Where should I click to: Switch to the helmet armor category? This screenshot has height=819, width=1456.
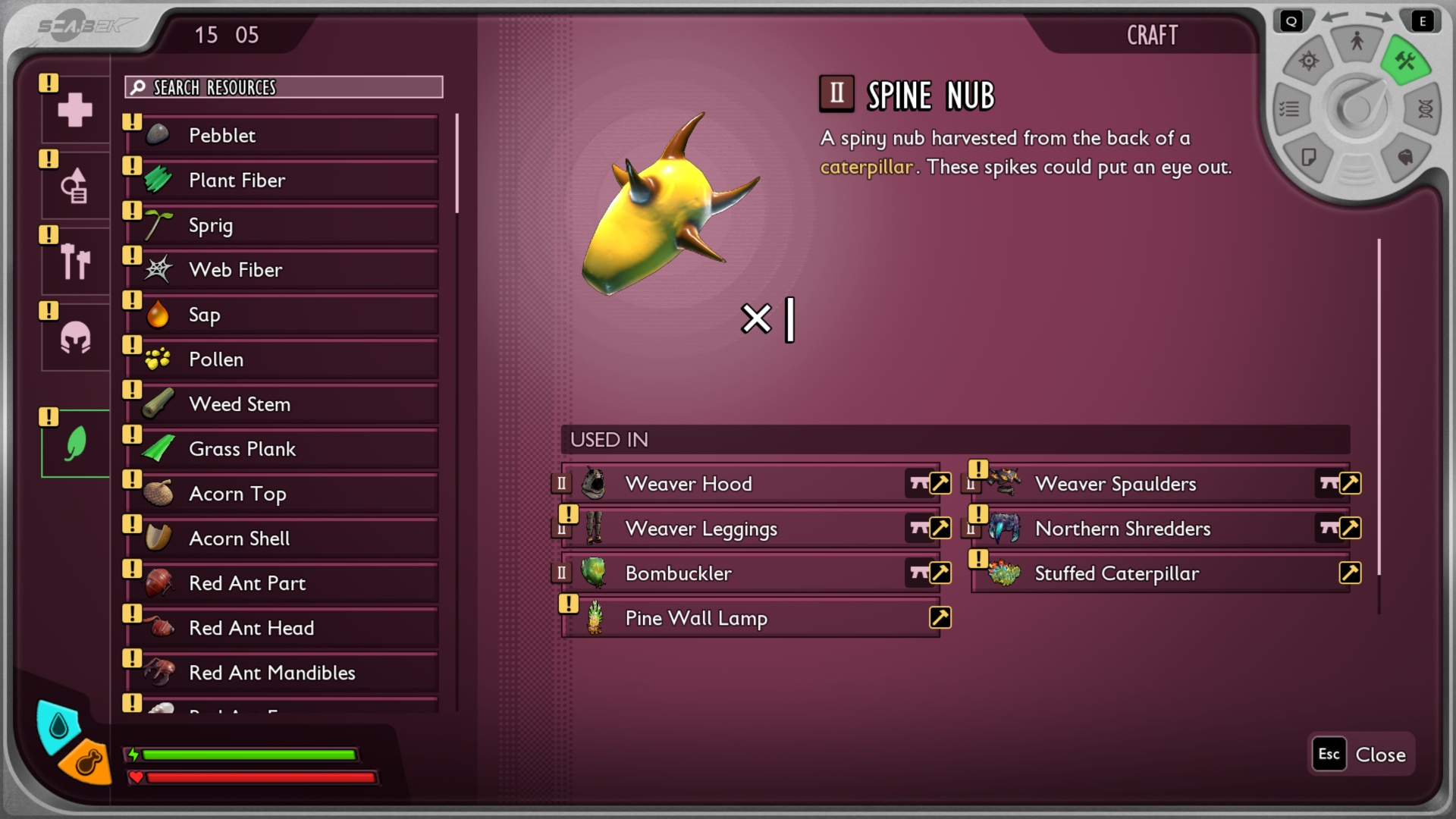point(75,338)
